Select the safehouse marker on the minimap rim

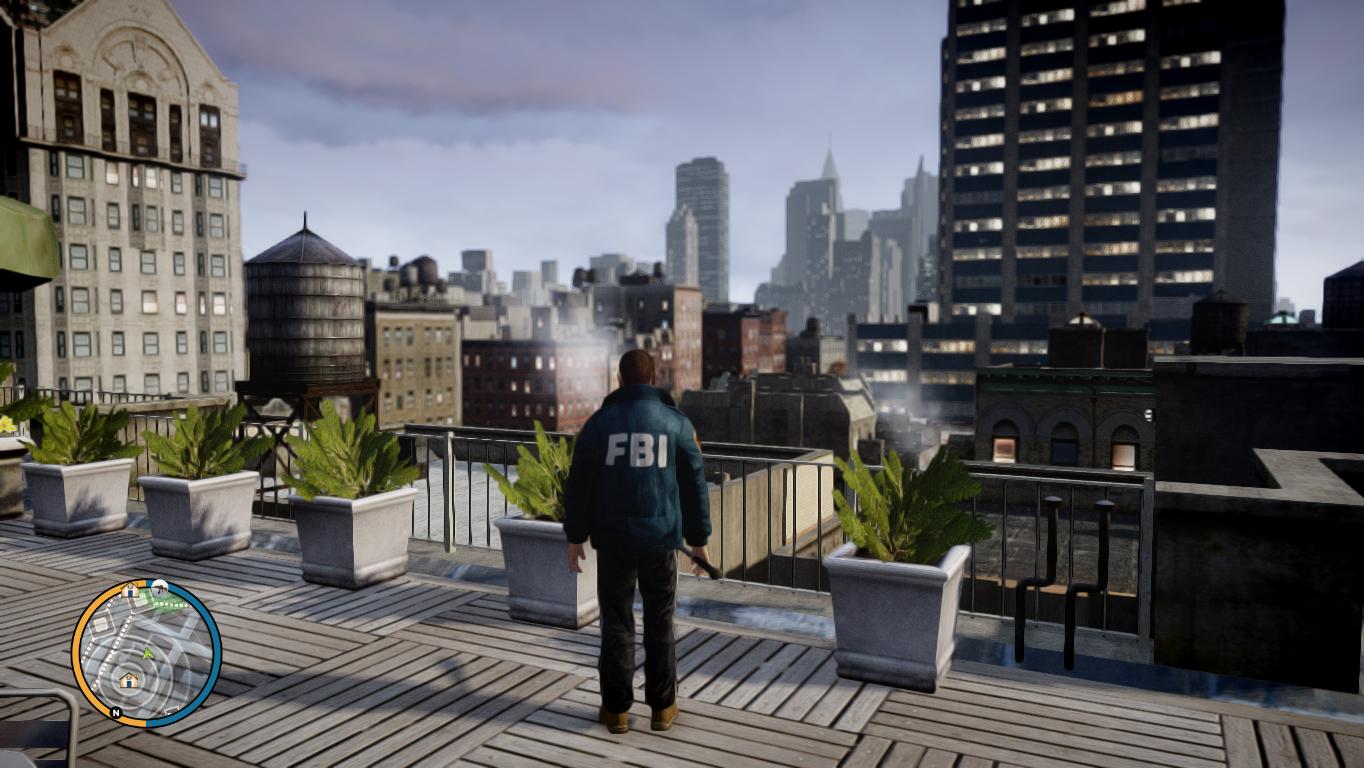(130, 590)
